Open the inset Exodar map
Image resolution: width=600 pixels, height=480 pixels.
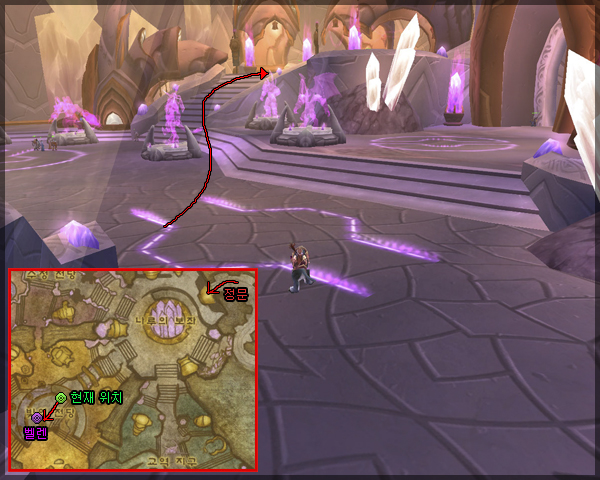click(132, 369)
